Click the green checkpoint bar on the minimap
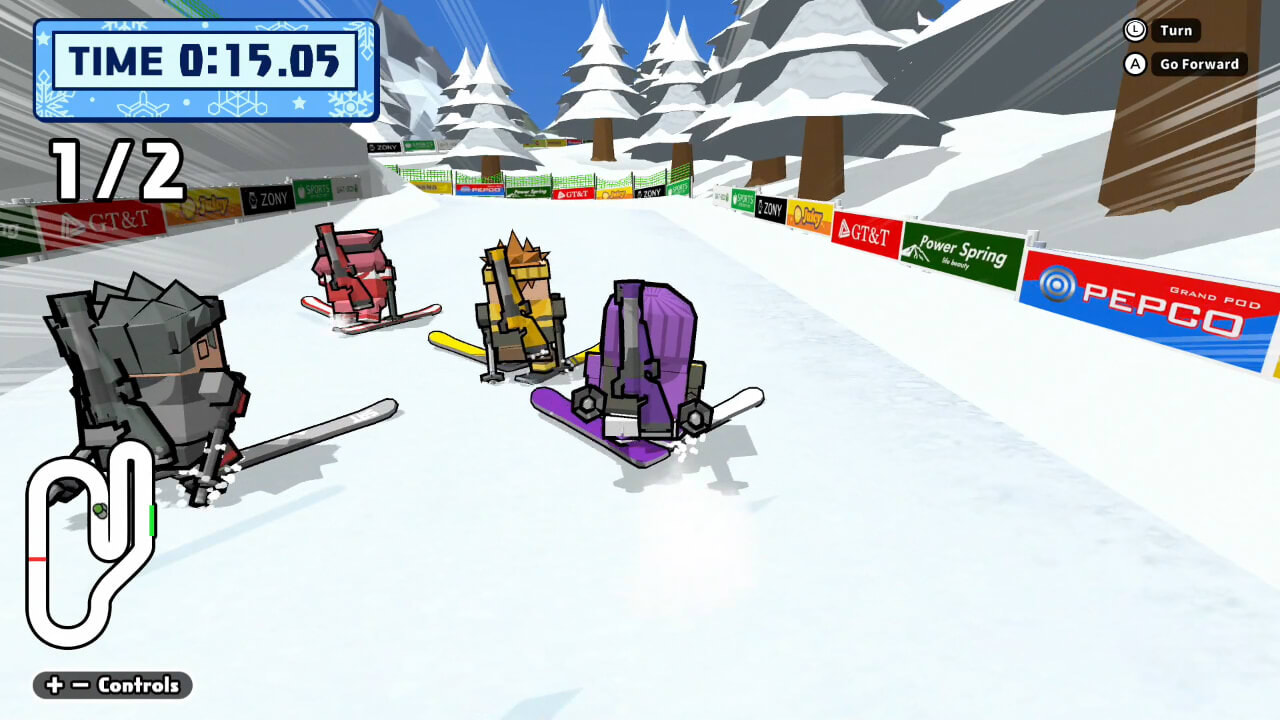 pyautogui.click(x=152, y=520)
